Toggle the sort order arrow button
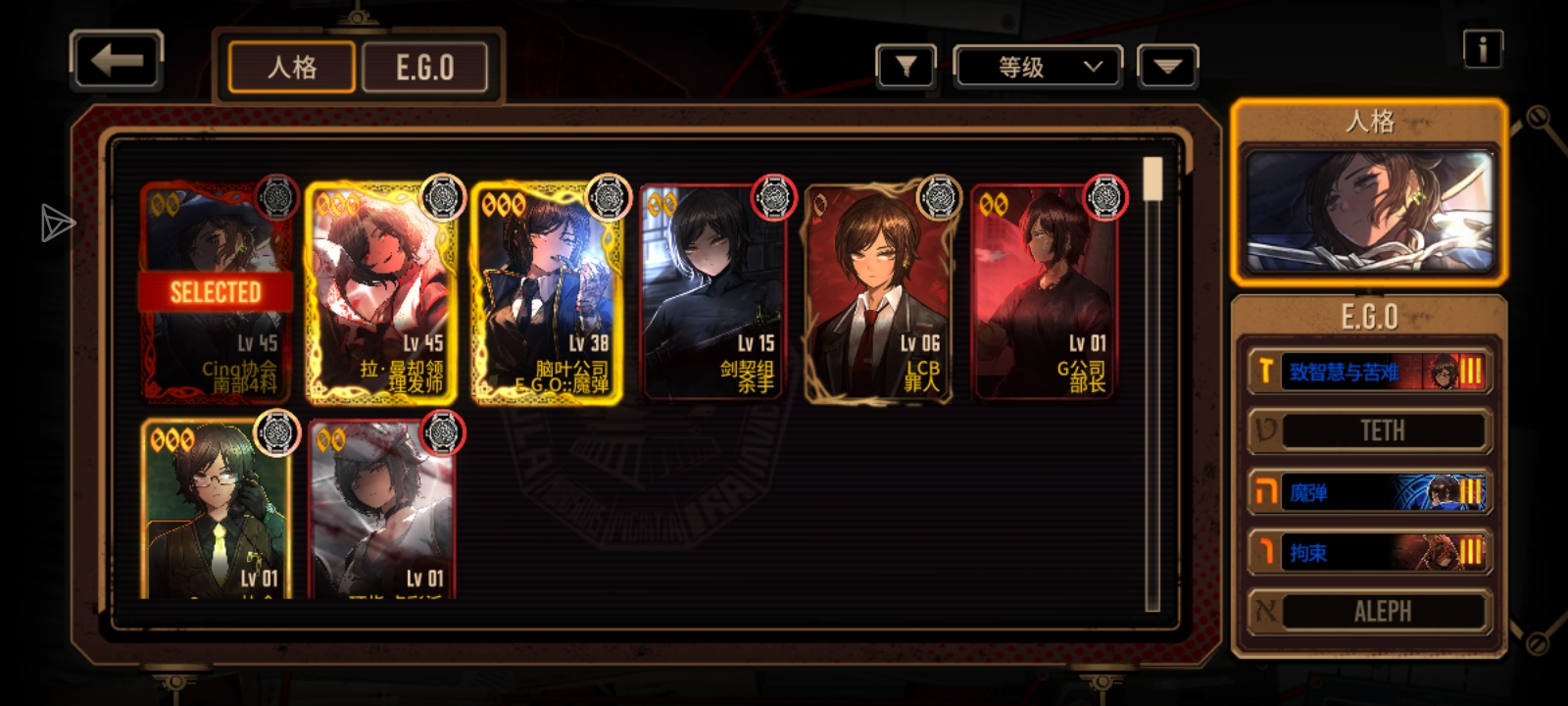Screen dimensions: 1568x706 coord(1167,68)
